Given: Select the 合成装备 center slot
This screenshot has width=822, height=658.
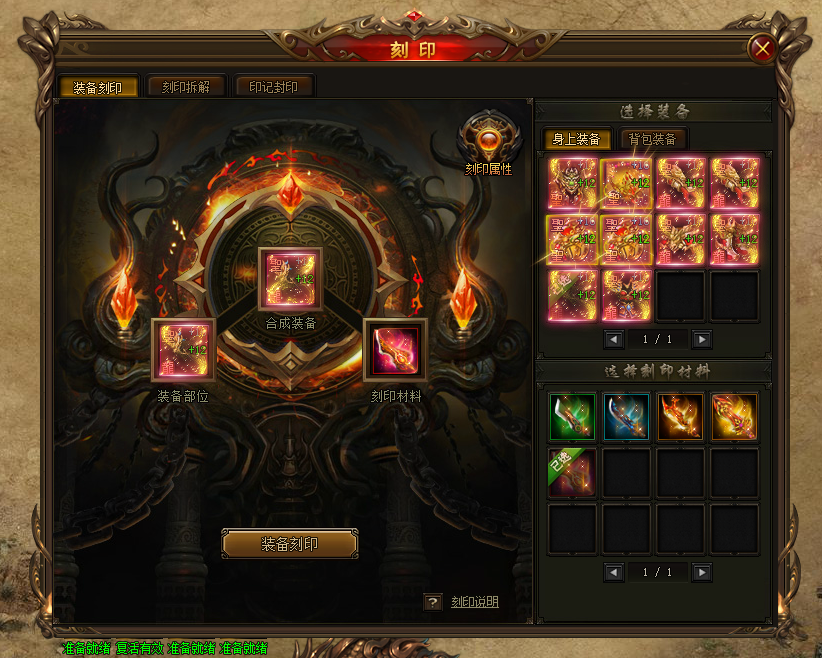Looking at the screenshot, I should 290,279.
